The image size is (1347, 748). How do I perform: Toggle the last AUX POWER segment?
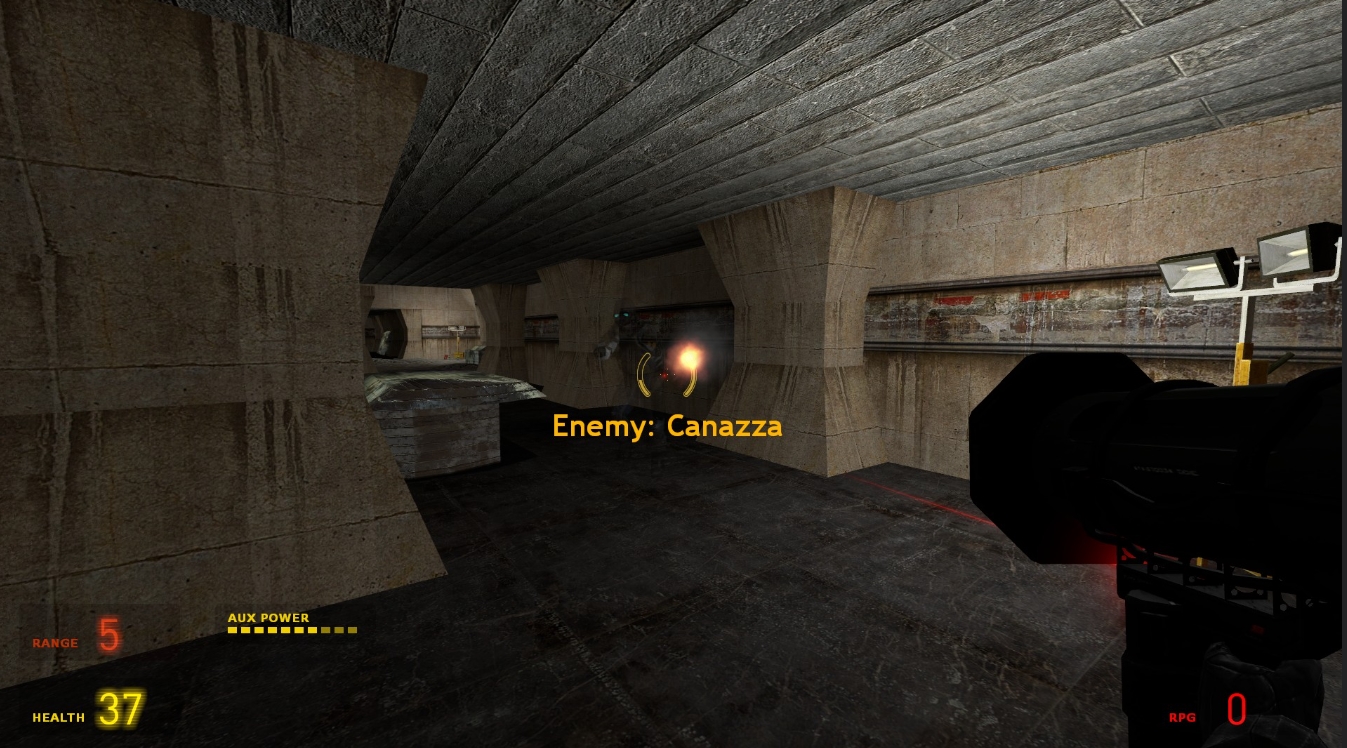click(x=352, y=631)
